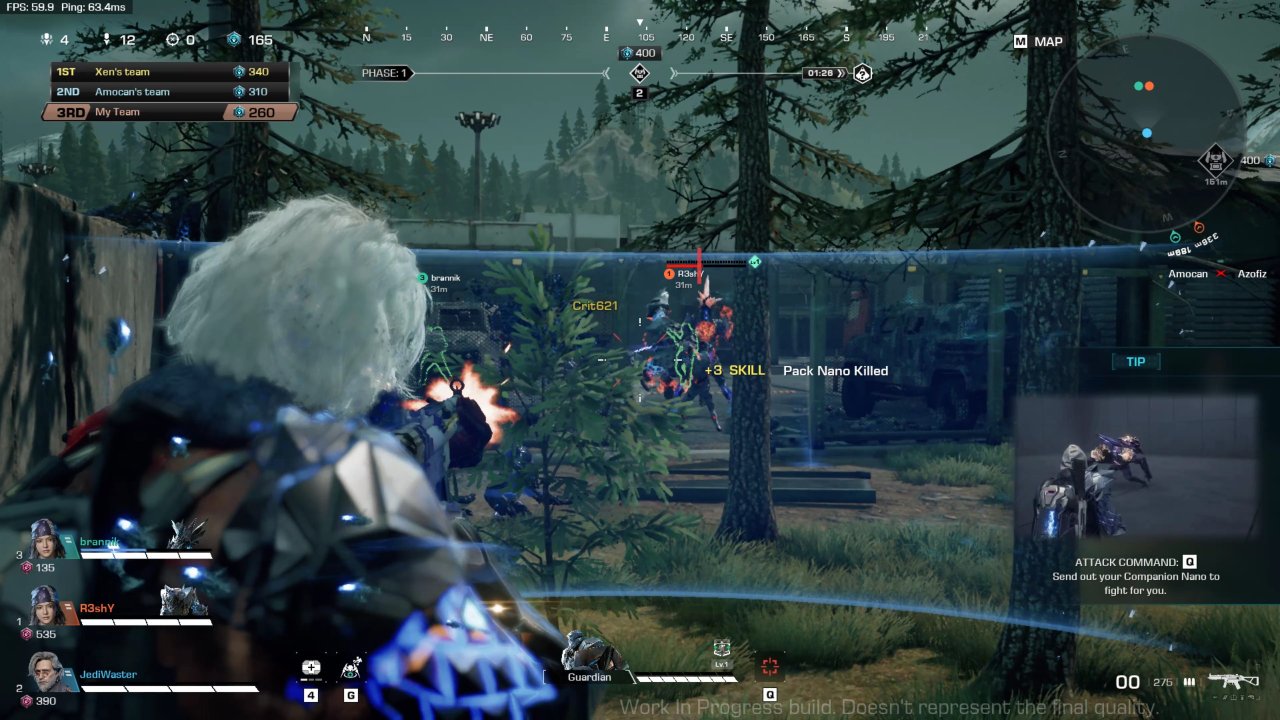Viewport: 1280px width, 720px height.
Task: Click the gadget icon bound to G
Action: (350, 667)
